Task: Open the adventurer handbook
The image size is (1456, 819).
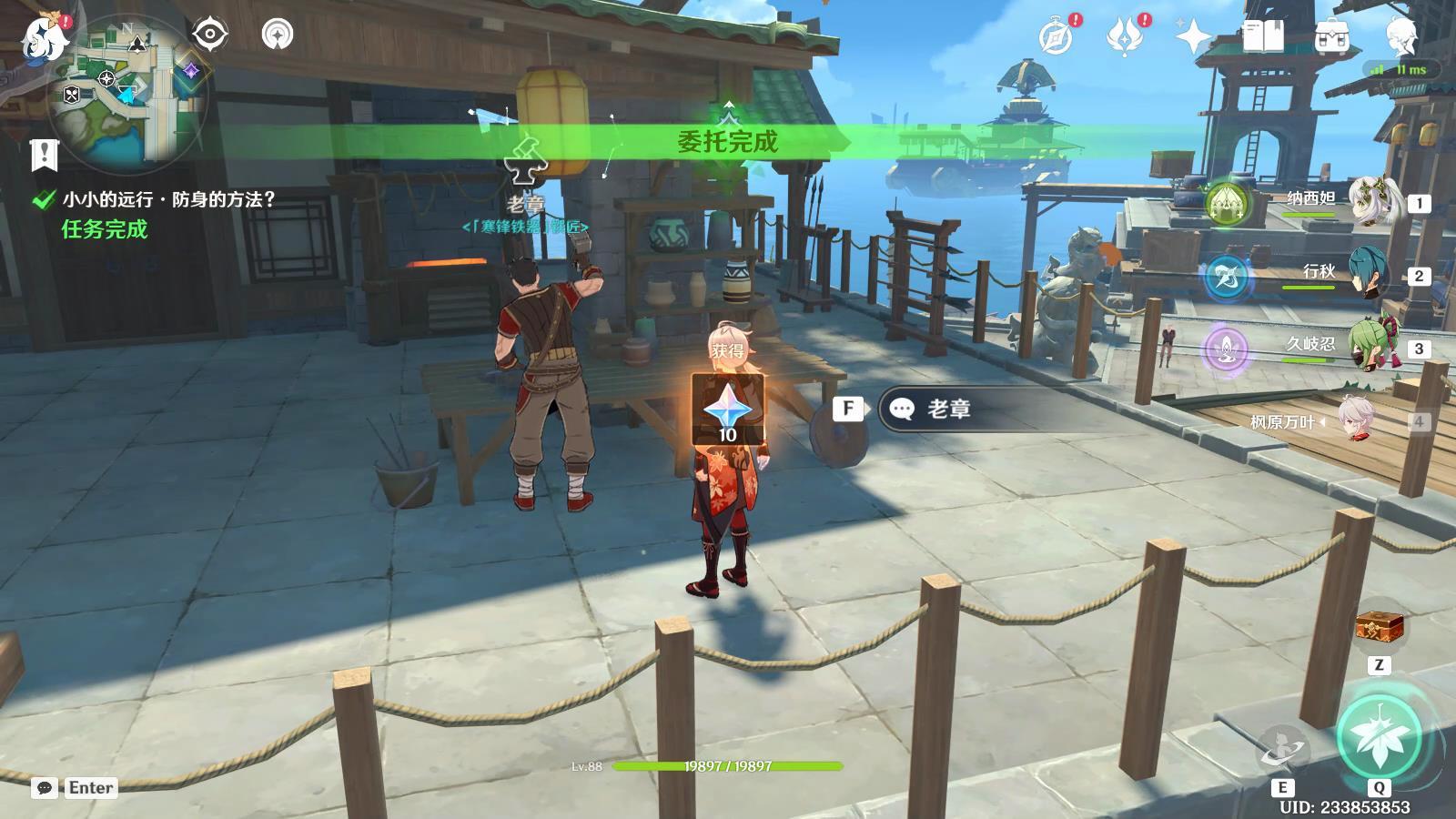Action: pos(1262,38)
